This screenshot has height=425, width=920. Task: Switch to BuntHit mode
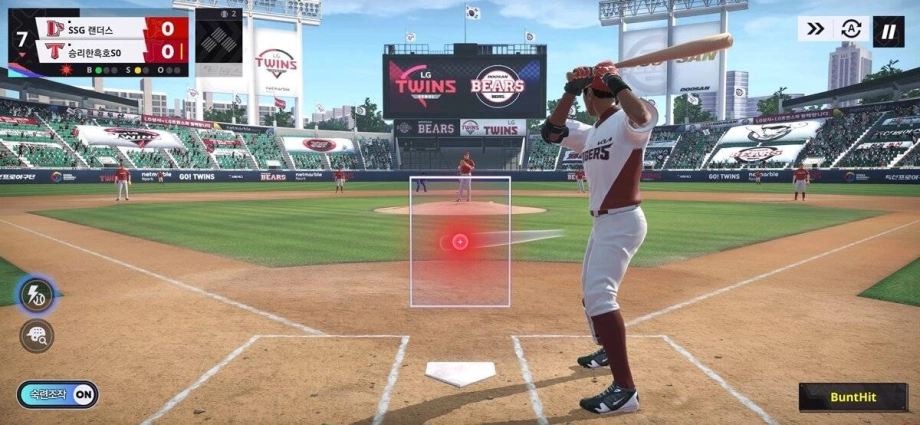click(x=853, y=397)
